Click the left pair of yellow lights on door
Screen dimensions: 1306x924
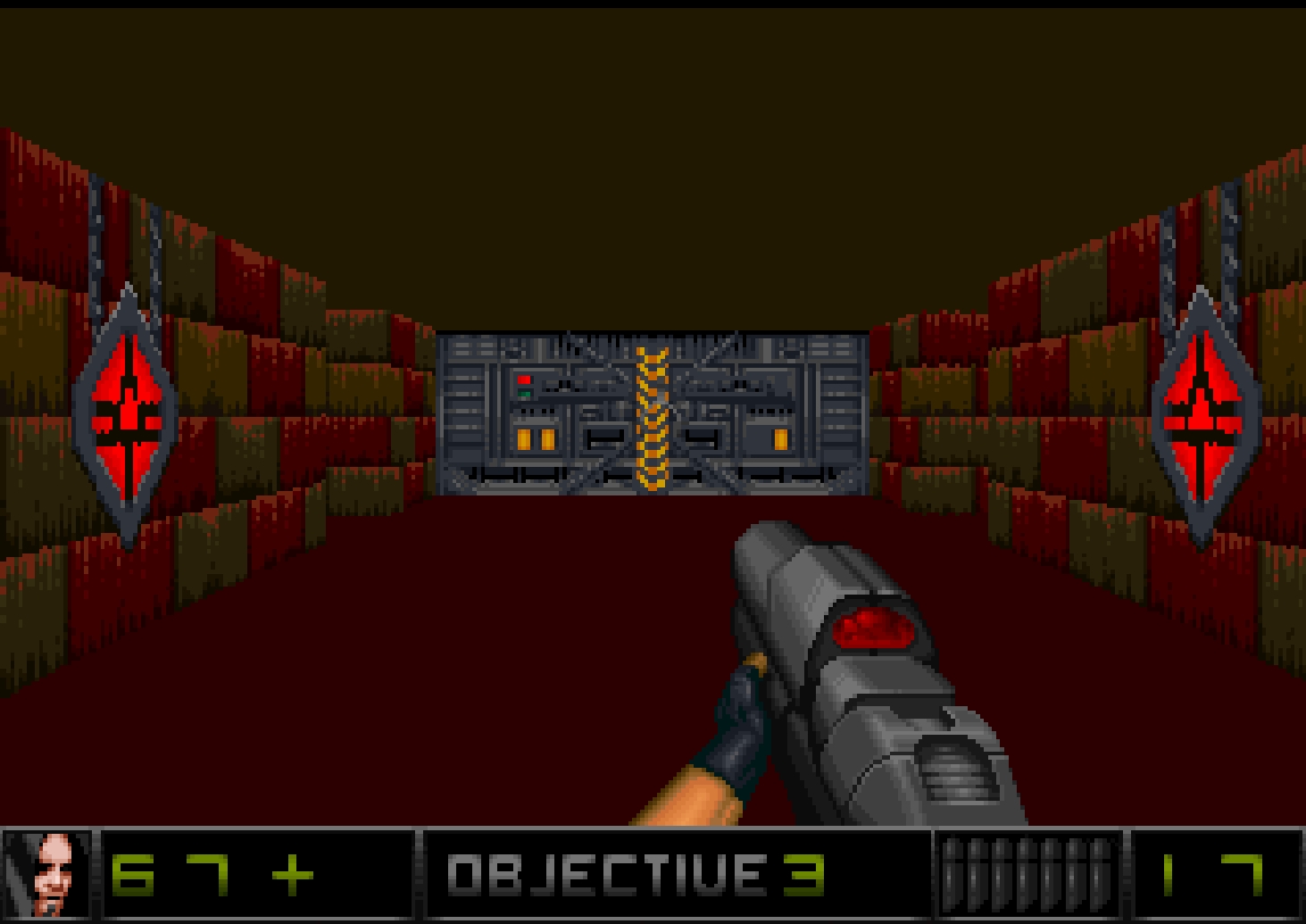(x=534, y=437)
